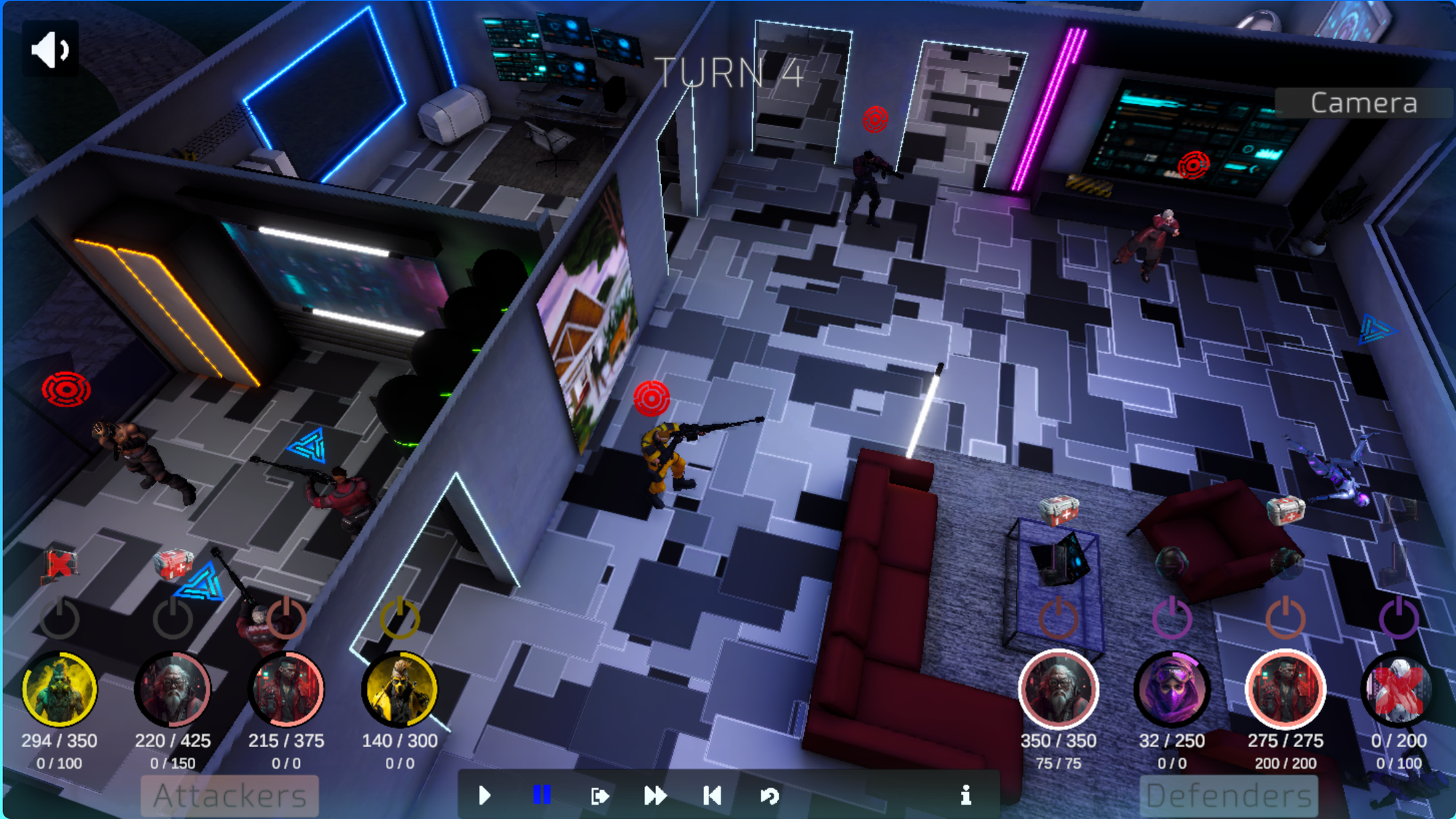Fast-forward using the double arrow button
The image size is (1456, 819).
pyautogui.click(x=655, y=795)
